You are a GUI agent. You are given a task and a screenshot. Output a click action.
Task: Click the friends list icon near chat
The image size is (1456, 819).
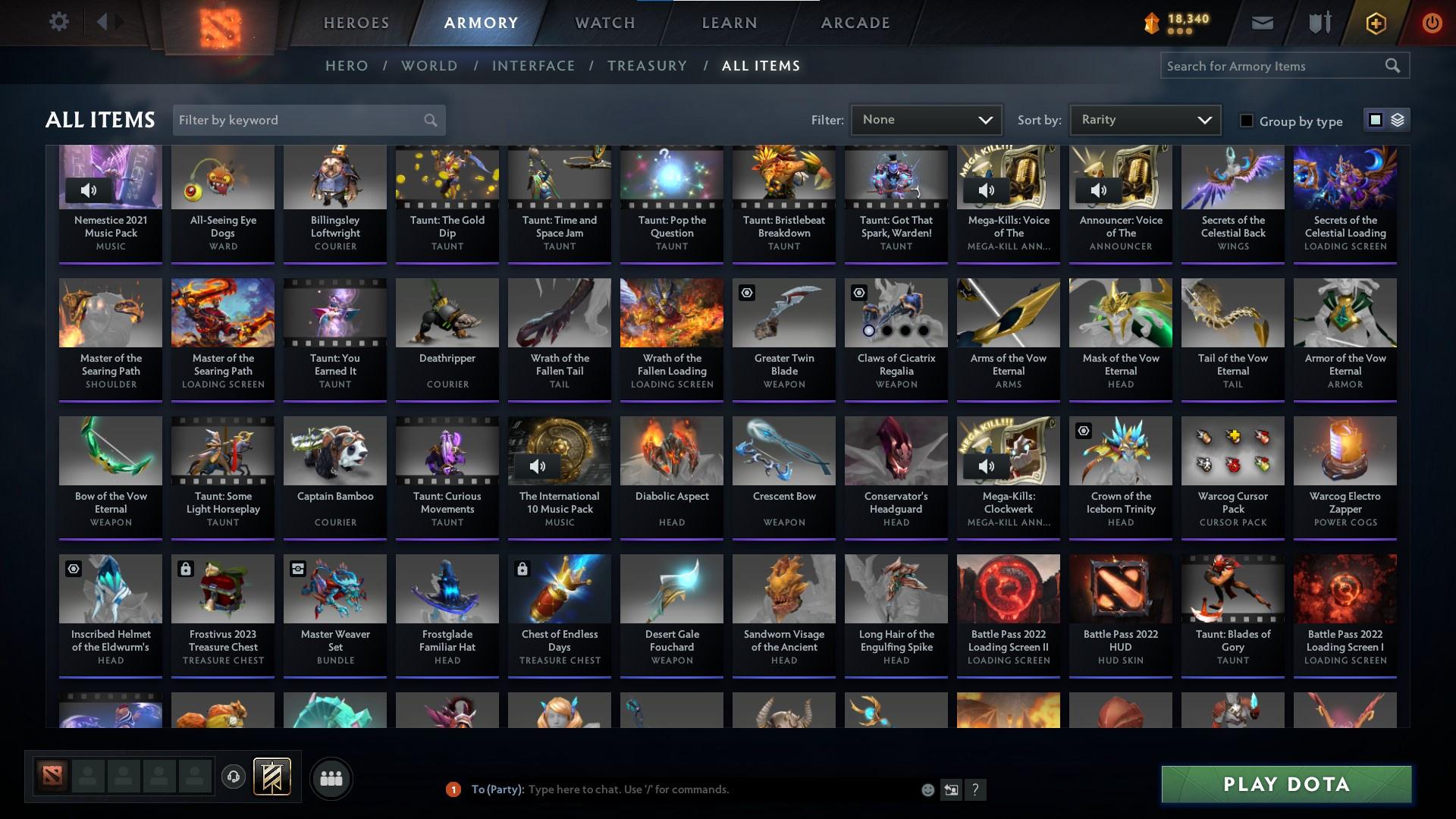[x=331, y=777]
